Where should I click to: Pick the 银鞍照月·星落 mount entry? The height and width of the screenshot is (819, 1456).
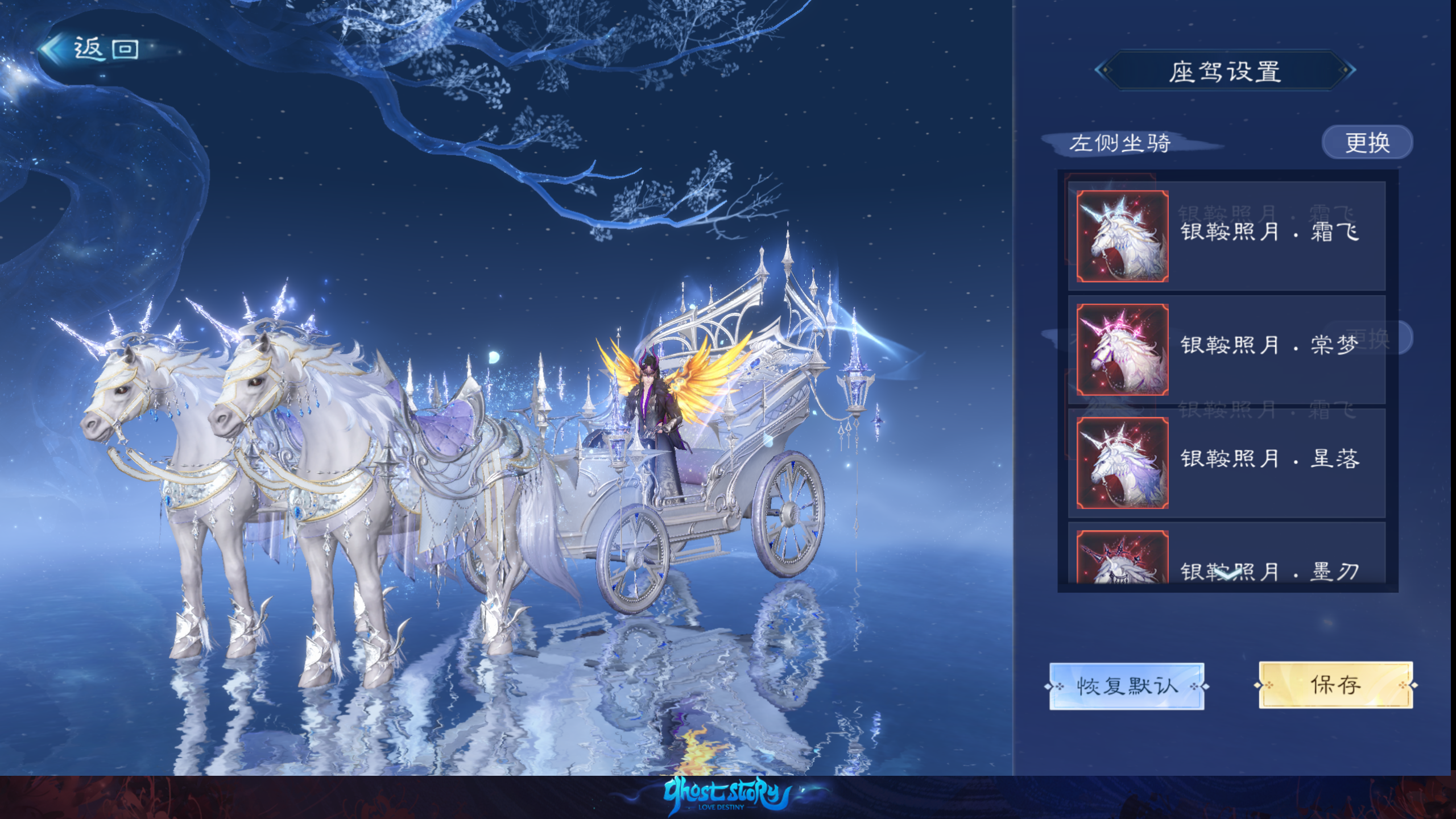(x=1226, y=462)
